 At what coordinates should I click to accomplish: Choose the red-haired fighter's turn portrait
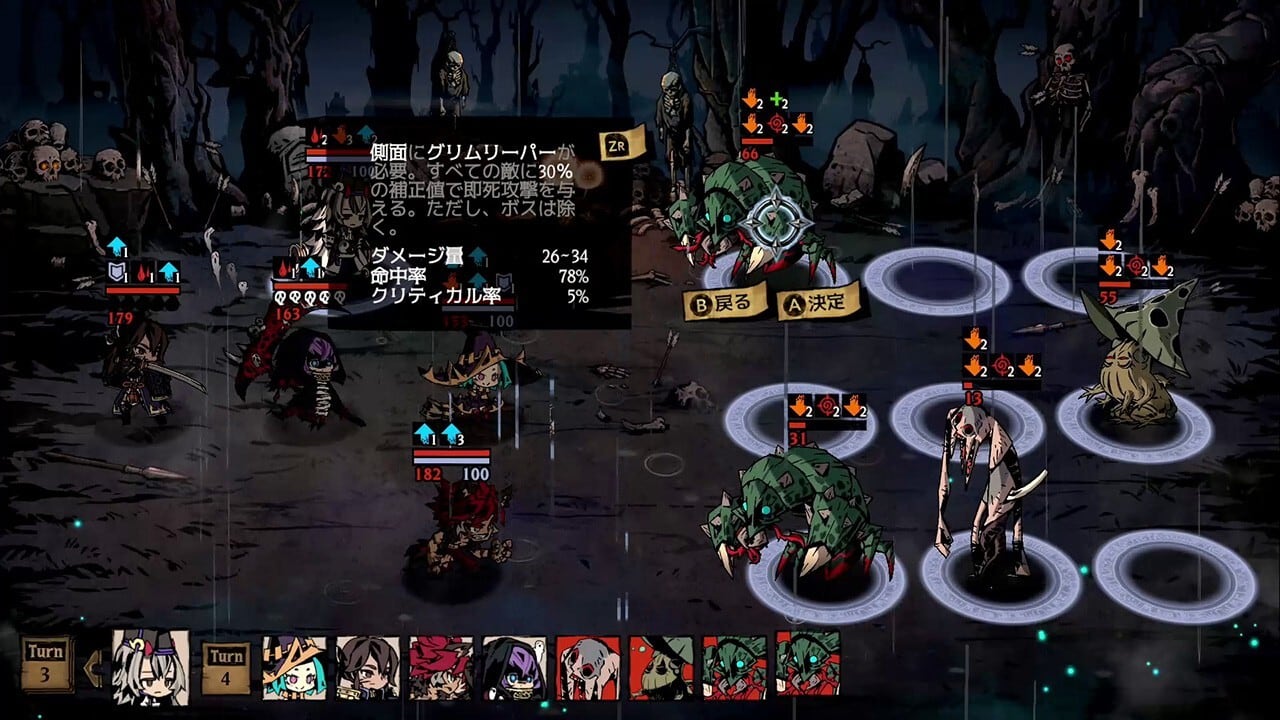pyautogui.click(x=441, y=667)
